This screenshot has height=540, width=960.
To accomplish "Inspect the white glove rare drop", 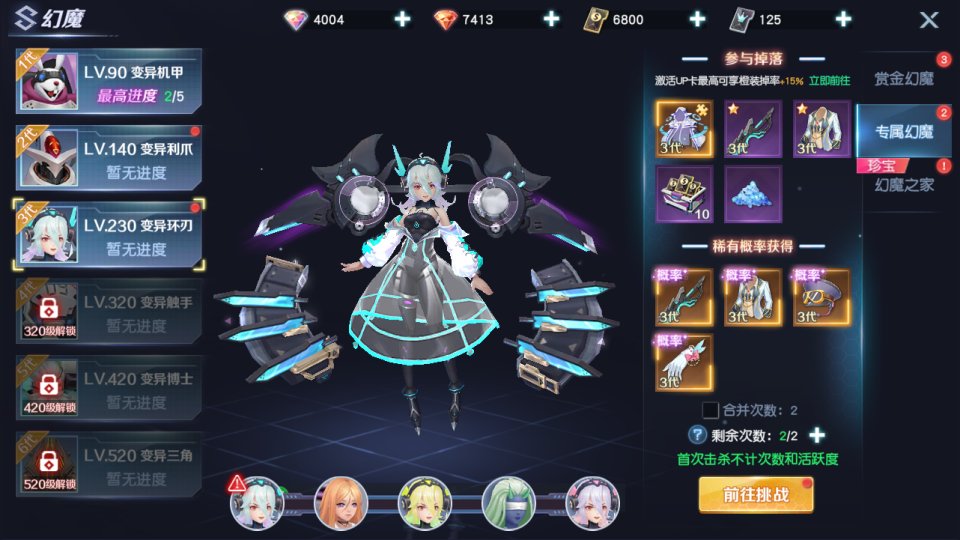I will [x=684, y=362].
